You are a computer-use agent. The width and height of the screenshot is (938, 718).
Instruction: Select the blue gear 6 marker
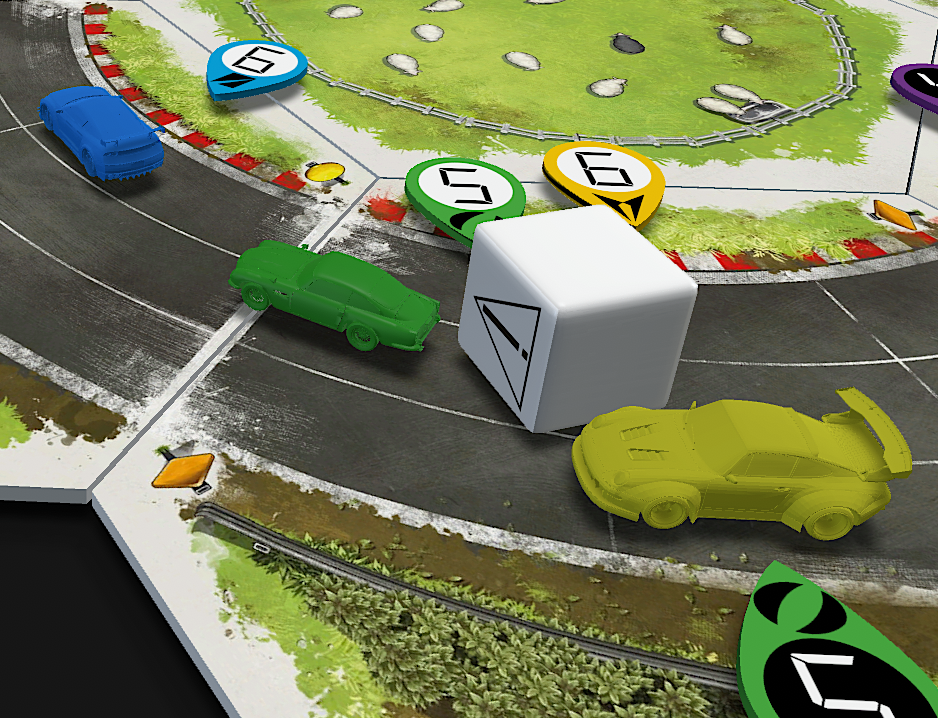click(x=255, y=68)
